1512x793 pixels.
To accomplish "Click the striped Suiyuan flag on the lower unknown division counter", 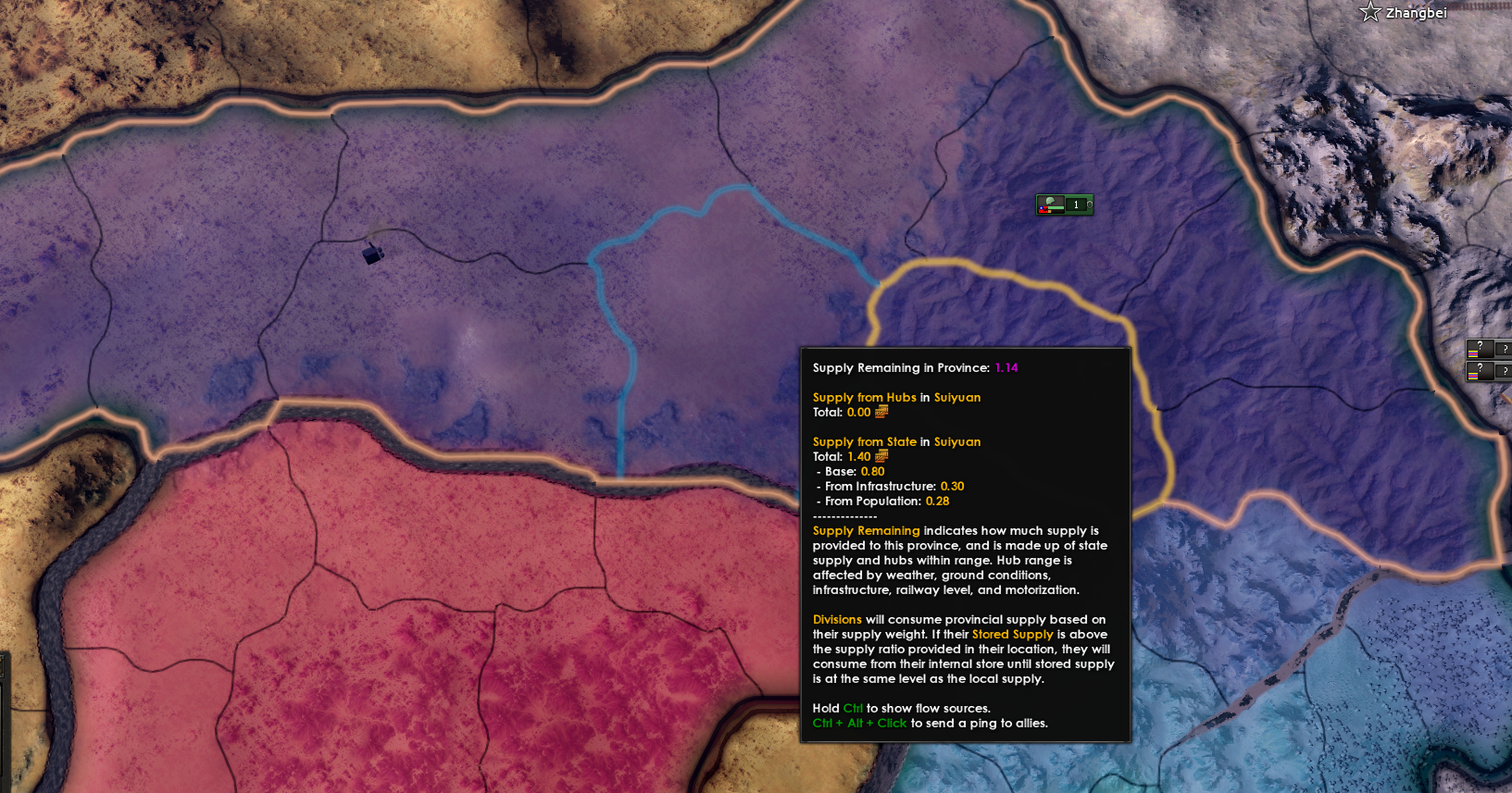I will pyautogui.click(x=1473, y=376).
